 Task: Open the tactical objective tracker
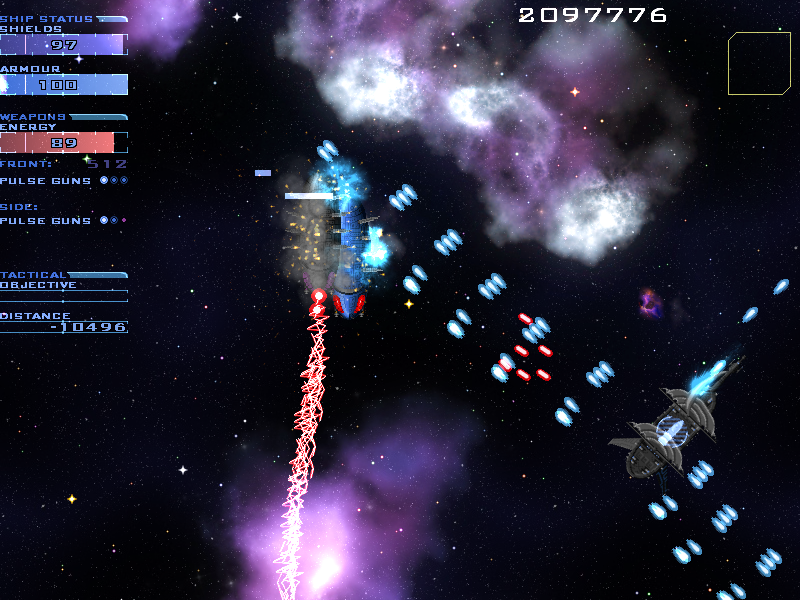(64, 285)
